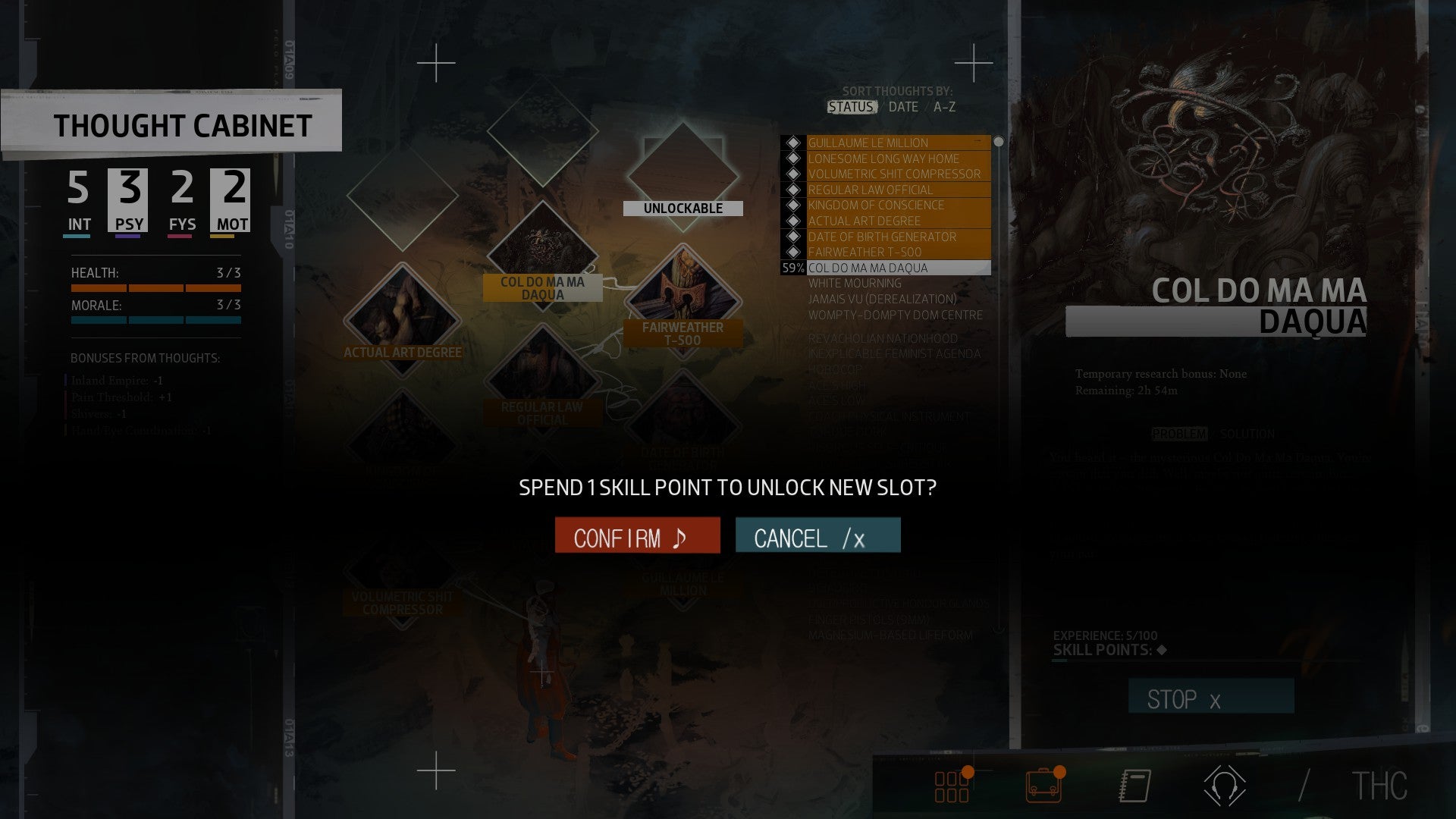
Task: Confirm spending one skill point
Action: 638,535
